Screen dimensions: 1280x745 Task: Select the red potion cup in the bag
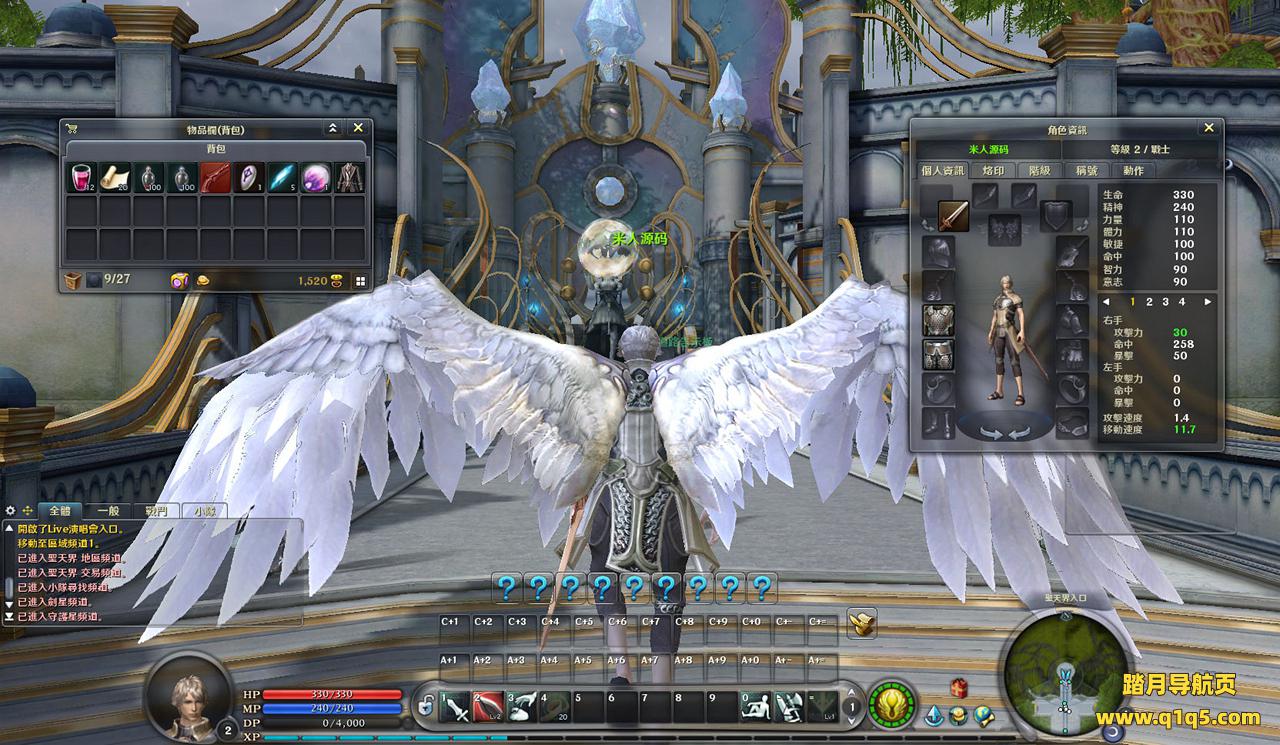[81, 178]
